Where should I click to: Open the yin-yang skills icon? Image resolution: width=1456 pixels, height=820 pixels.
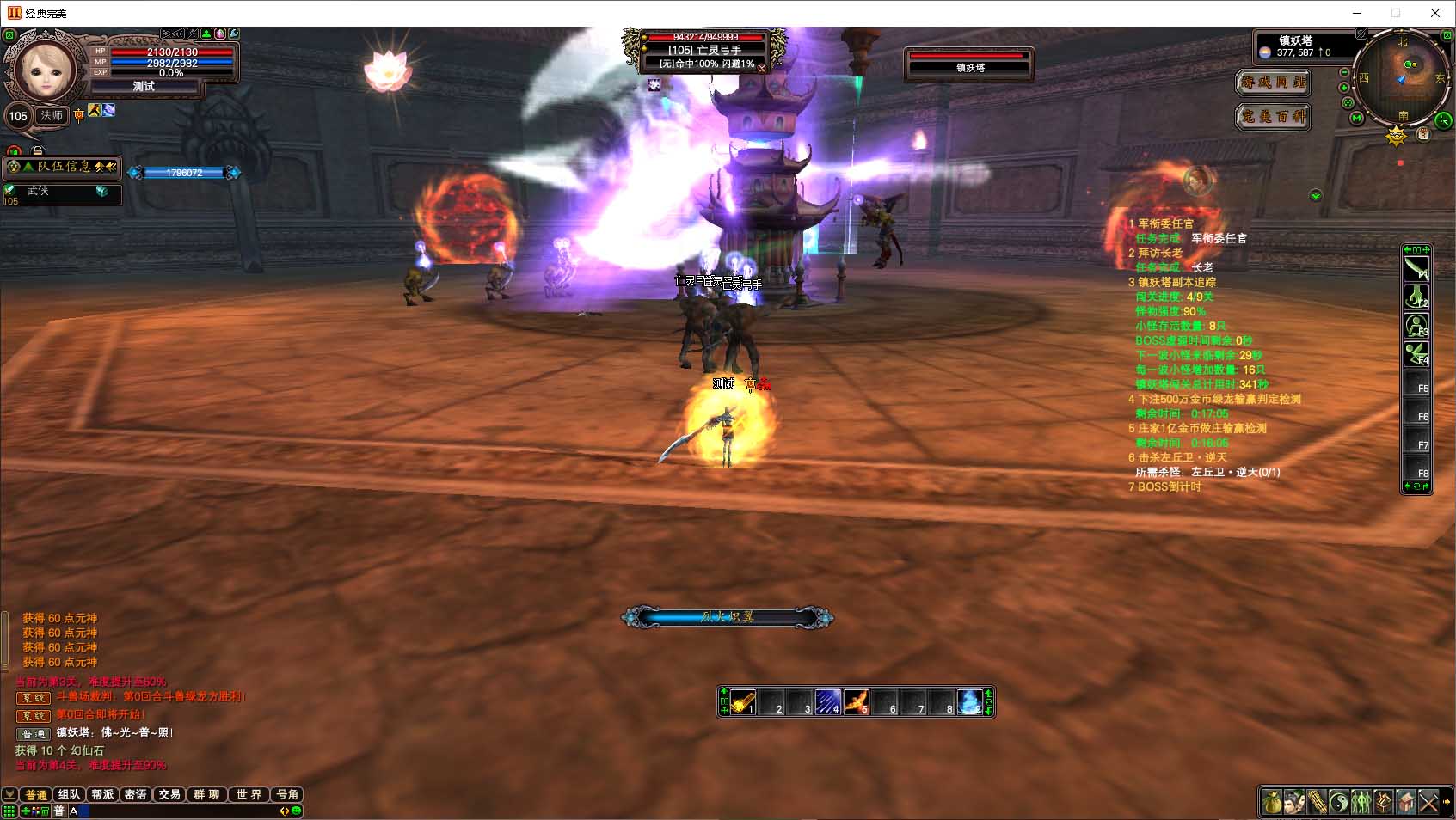tap(1339, 803)
